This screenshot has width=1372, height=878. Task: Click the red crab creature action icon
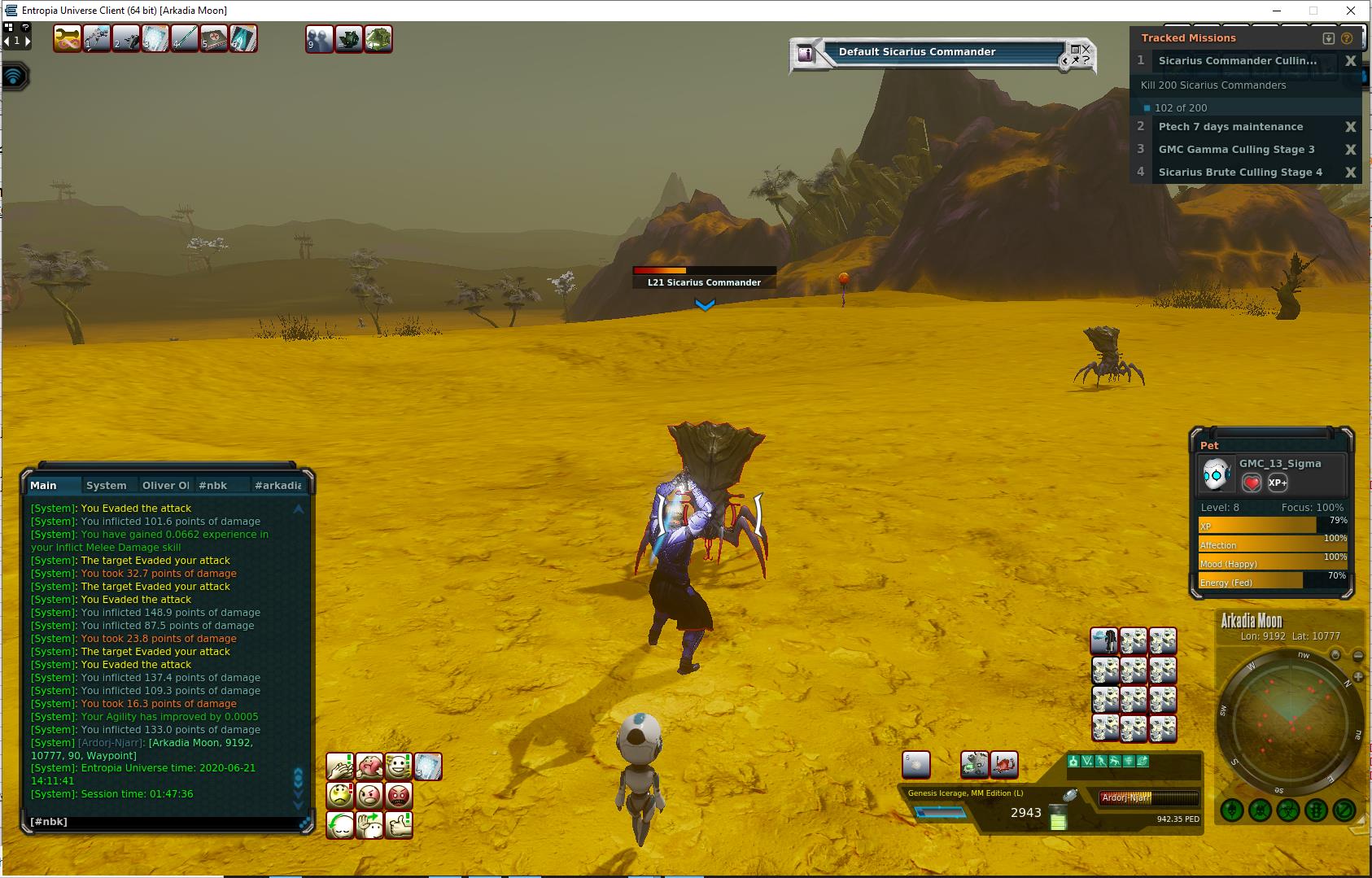pyautogui.click(x=1004, y=765)
